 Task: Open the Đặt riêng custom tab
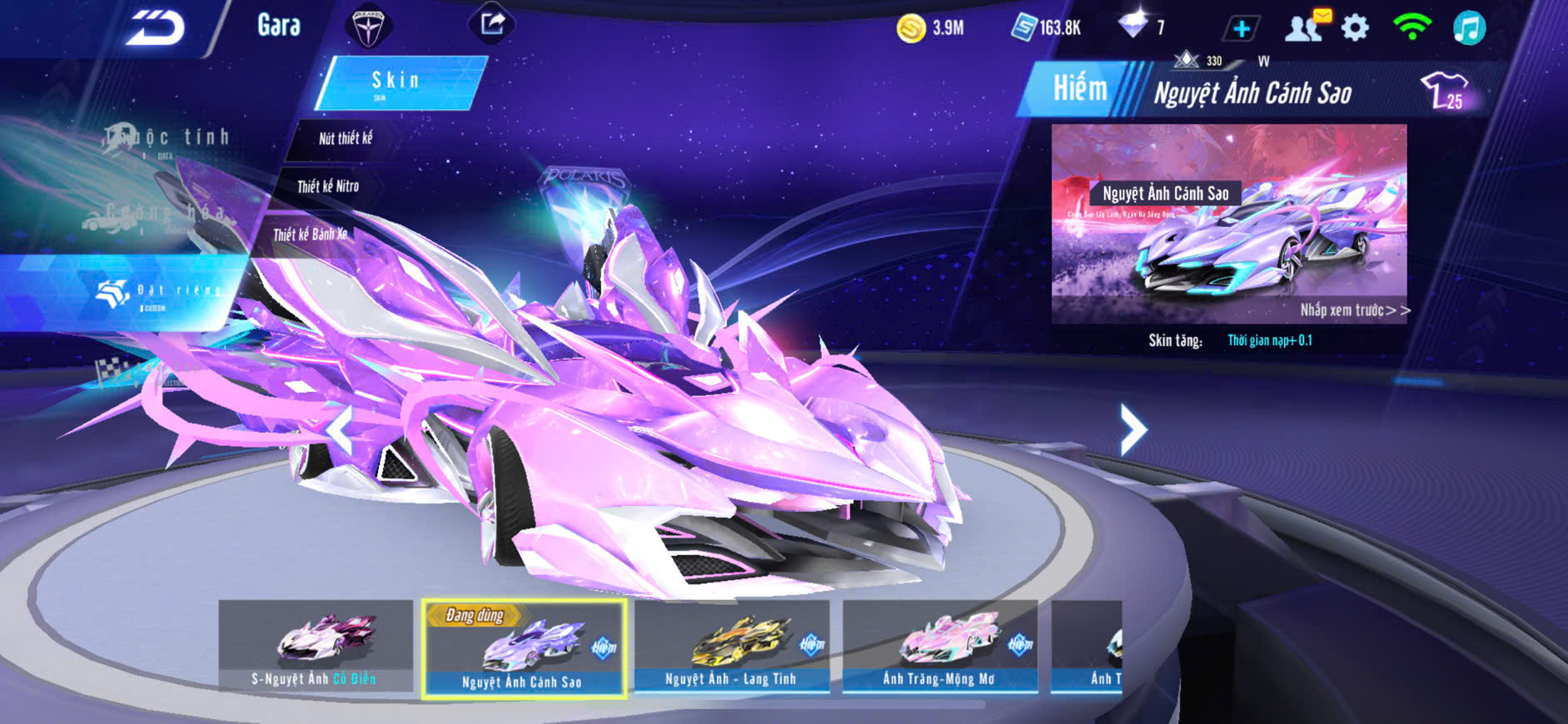(x=158, y=291)
